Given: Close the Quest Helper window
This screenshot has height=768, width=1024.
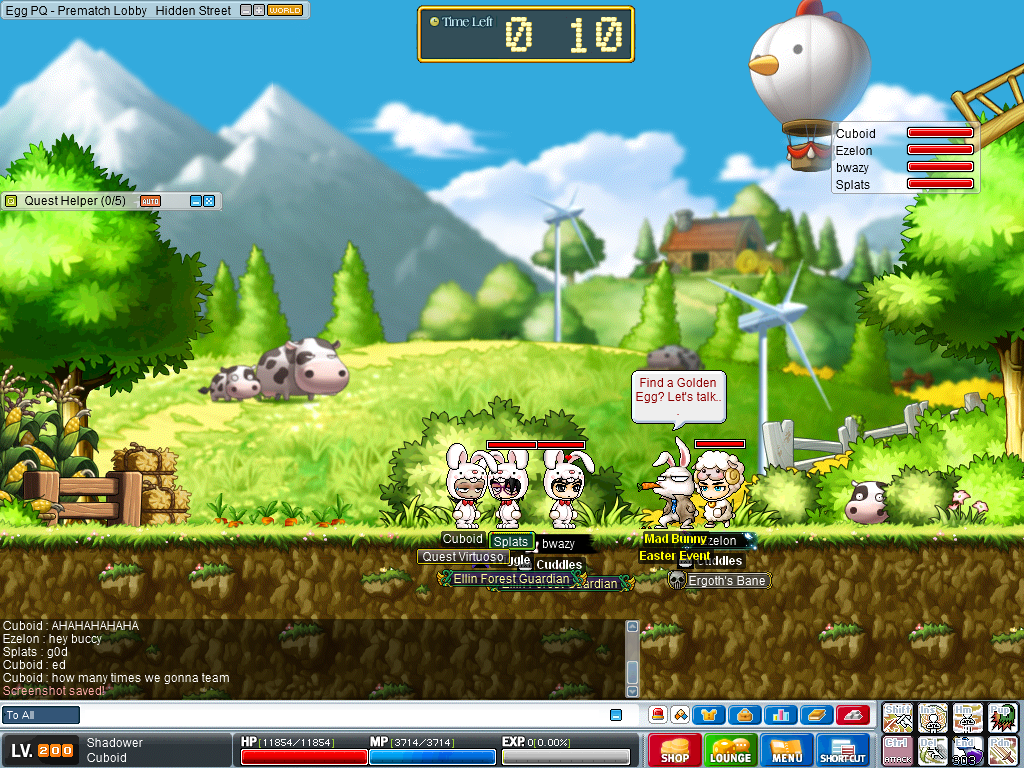Looking at the screenshot, I should click(x=209, y=201).
